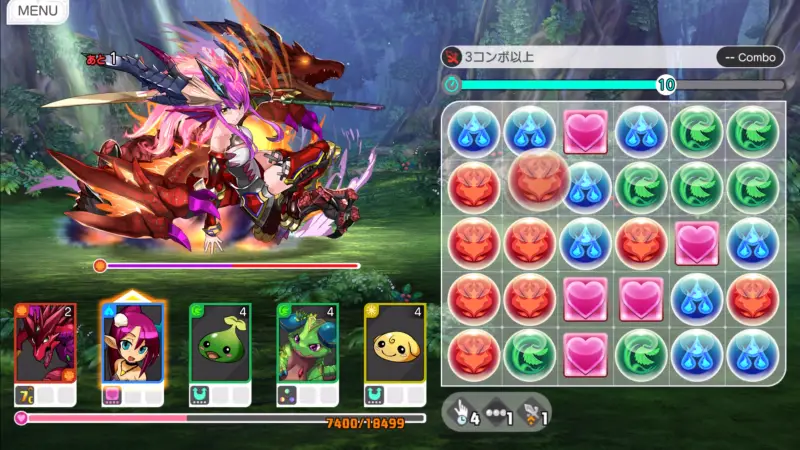800x450 pixels.
Task: Tap the yellow blob monster card
Action: click(395, 343)
